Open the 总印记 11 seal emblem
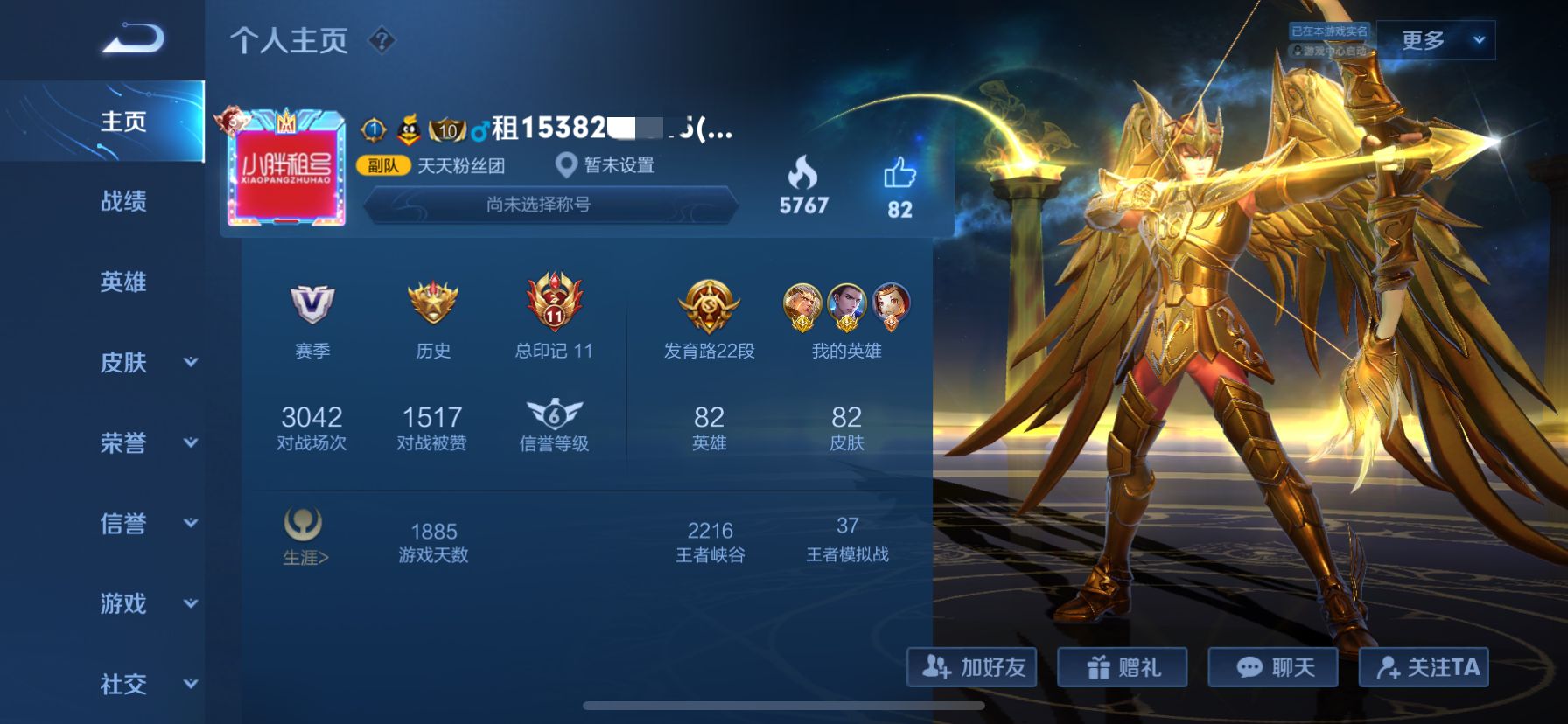This screenshot has width=1568, height=724. click(556, 302)
